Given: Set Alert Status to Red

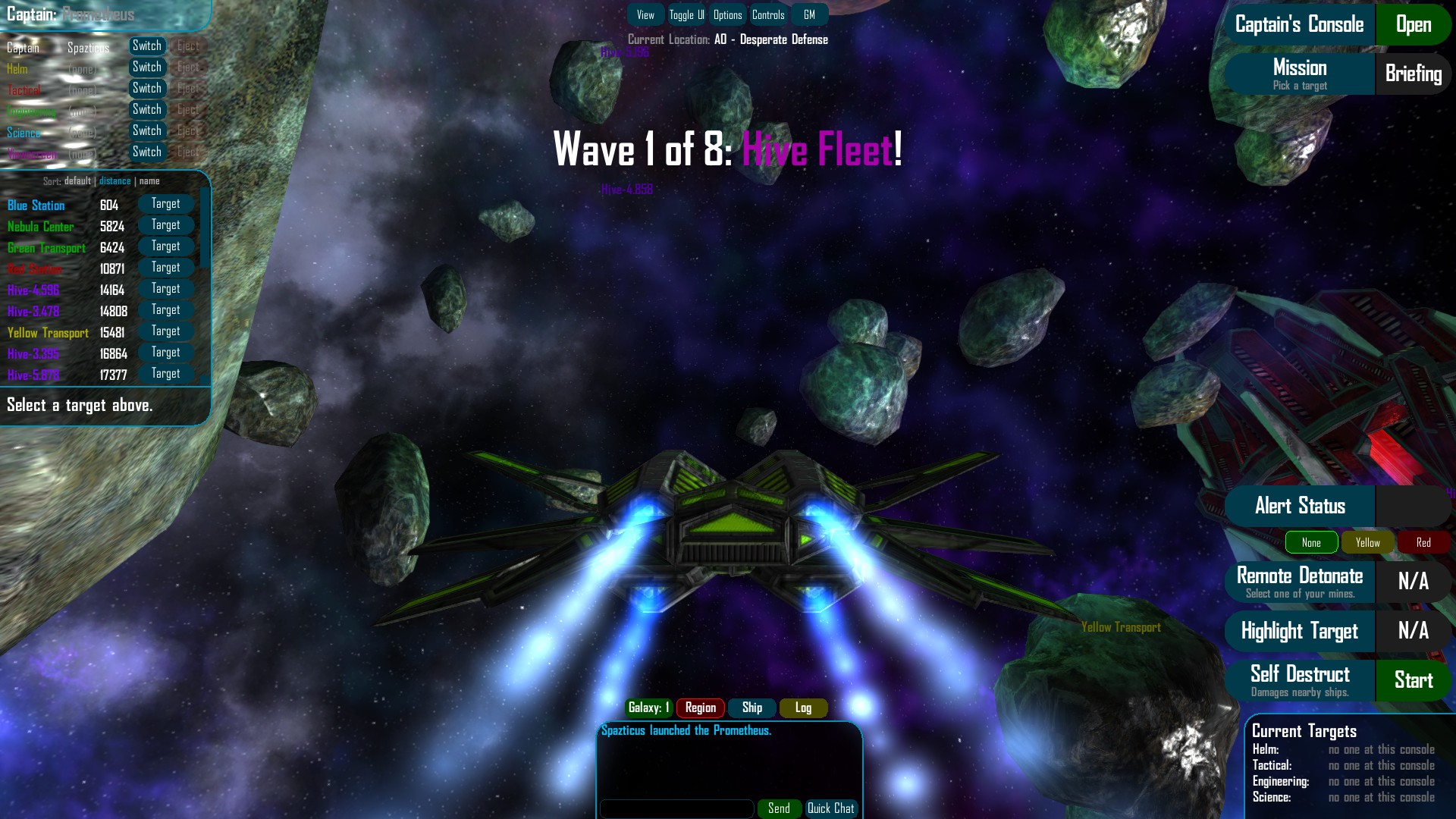Looking at the screenshot, I should tap(1423, 542).
